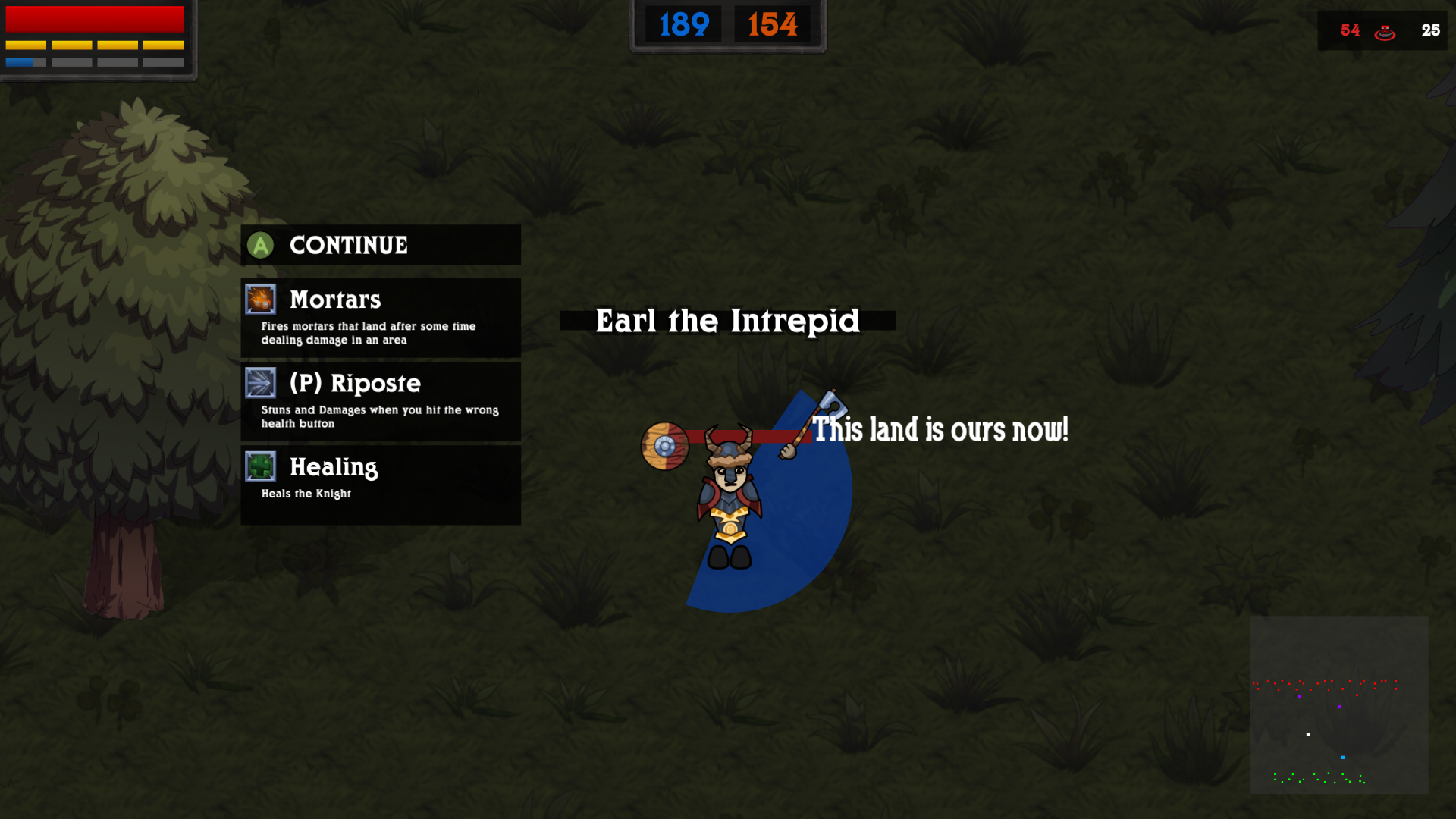Open the upgrade selection menu header

pyautogui.click(x=379, y=245)
